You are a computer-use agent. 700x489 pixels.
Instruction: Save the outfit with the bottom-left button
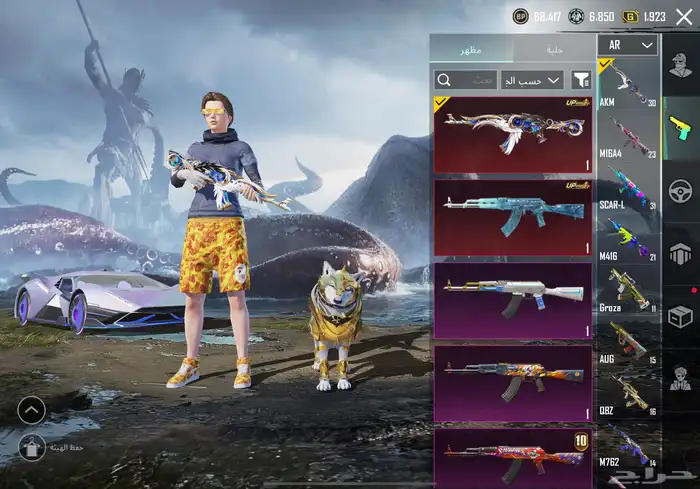[32, 449]
